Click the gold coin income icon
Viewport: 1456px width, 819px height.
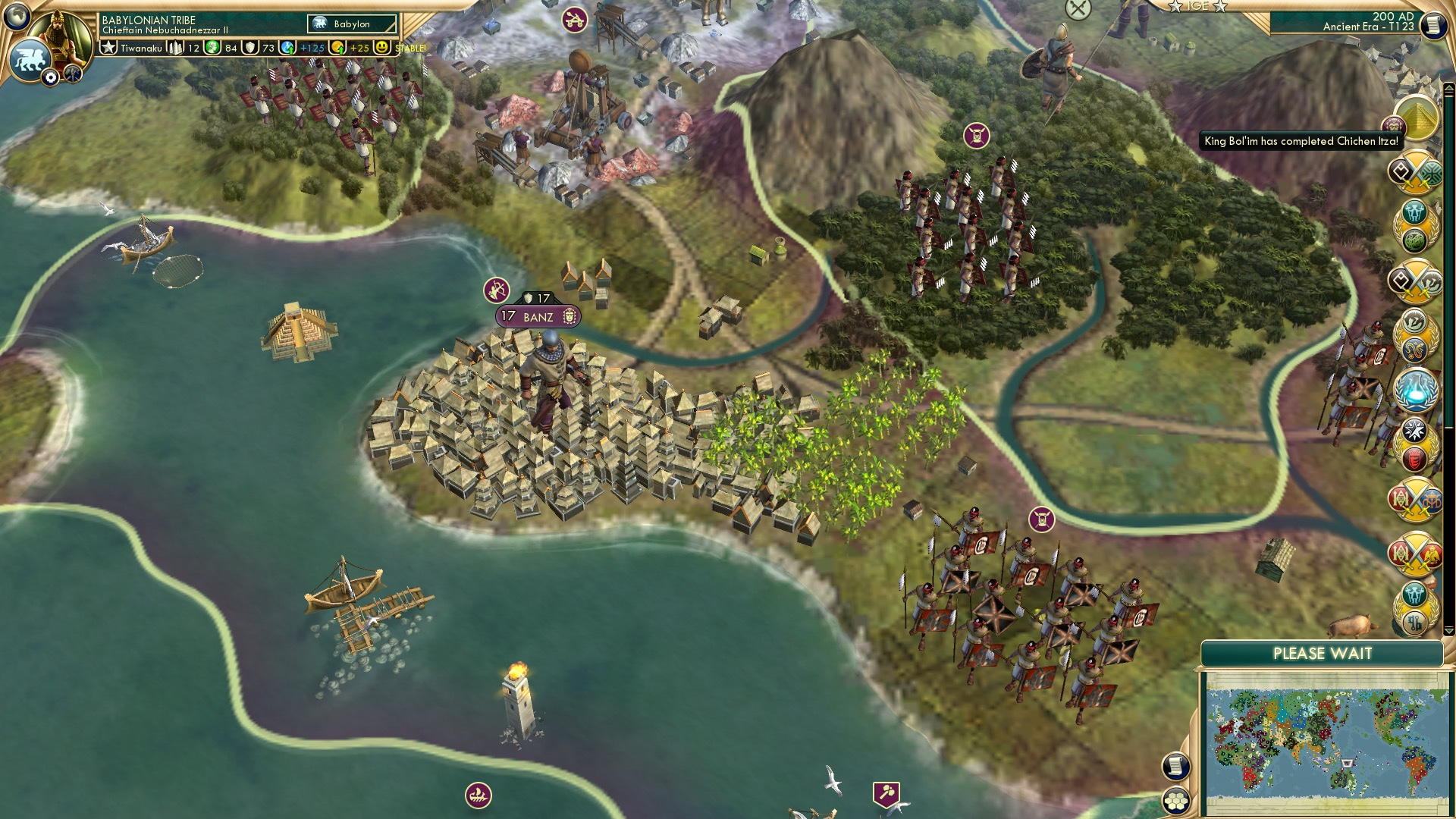coord(338,47)
